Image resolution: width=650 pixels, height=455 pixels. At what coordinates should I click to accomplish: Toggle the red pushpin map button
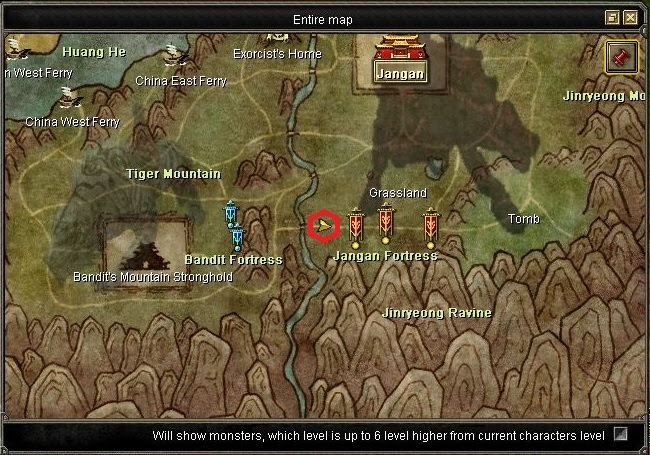click(x=621, y=58)
